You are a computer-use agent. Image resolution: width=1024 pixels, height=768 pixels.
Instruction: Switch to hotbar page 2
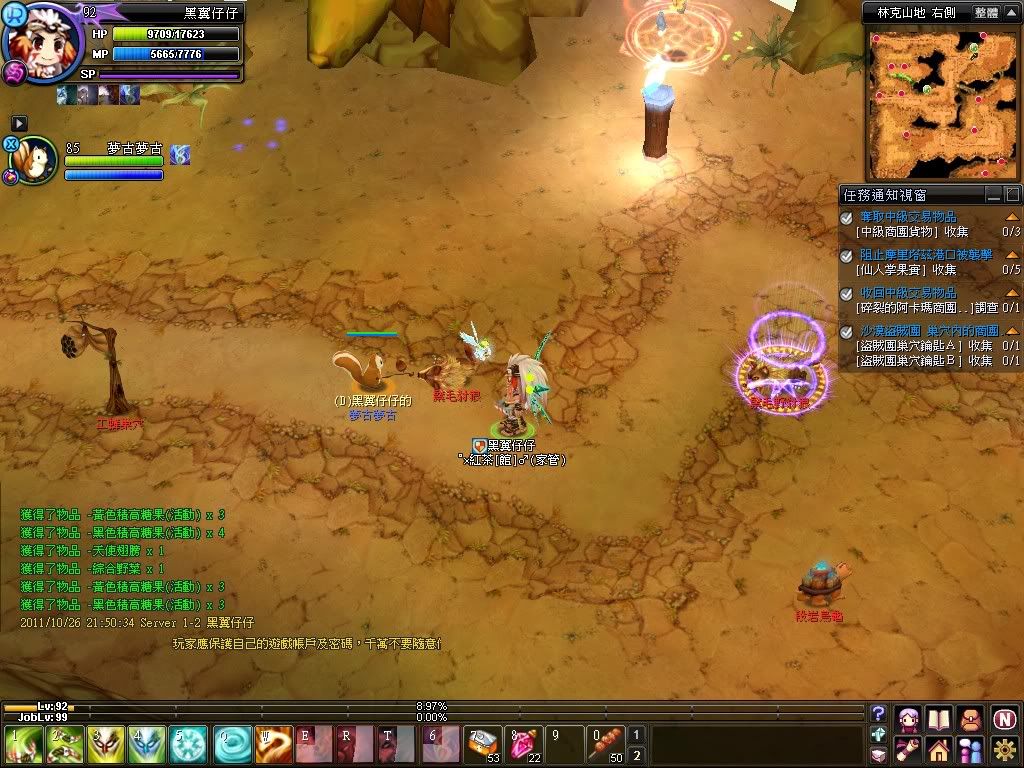click(x=636, y=755)
